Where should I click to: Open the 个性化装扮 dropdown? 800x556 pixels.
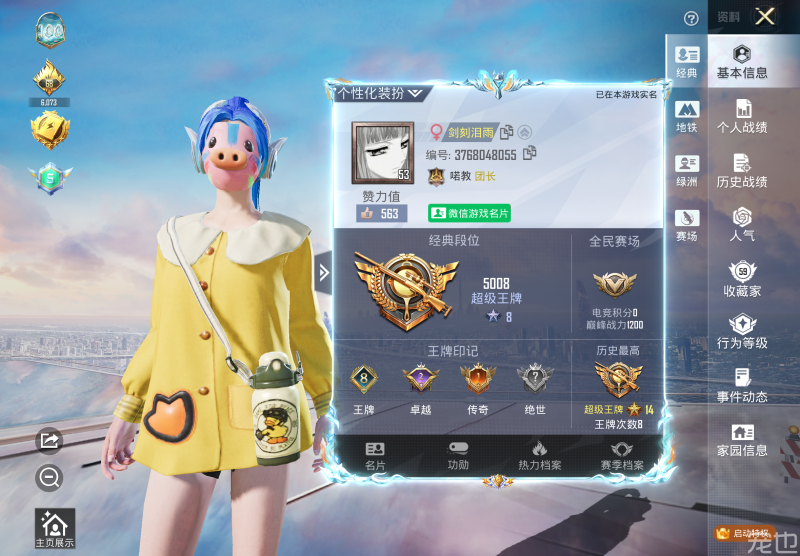(x=380, y=93)
